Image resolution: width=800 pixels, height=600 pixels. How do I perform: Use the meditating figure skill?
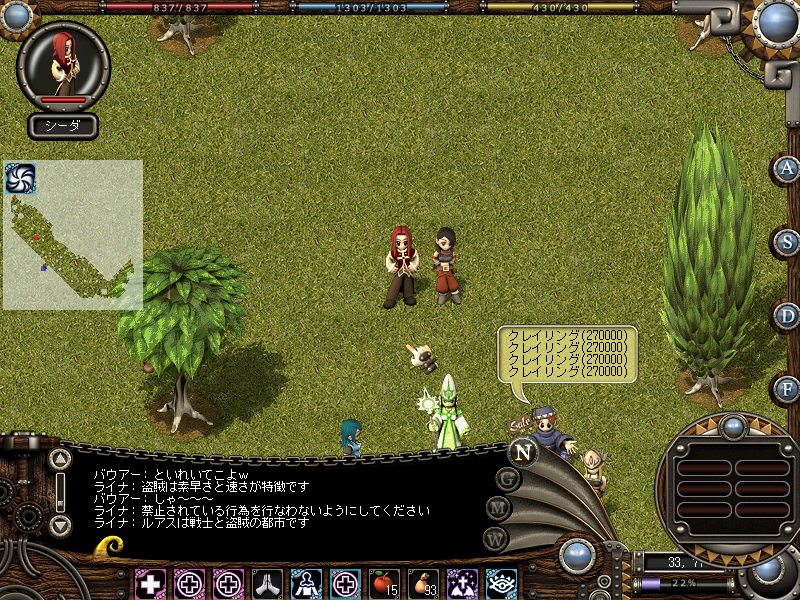click(305, 583)
